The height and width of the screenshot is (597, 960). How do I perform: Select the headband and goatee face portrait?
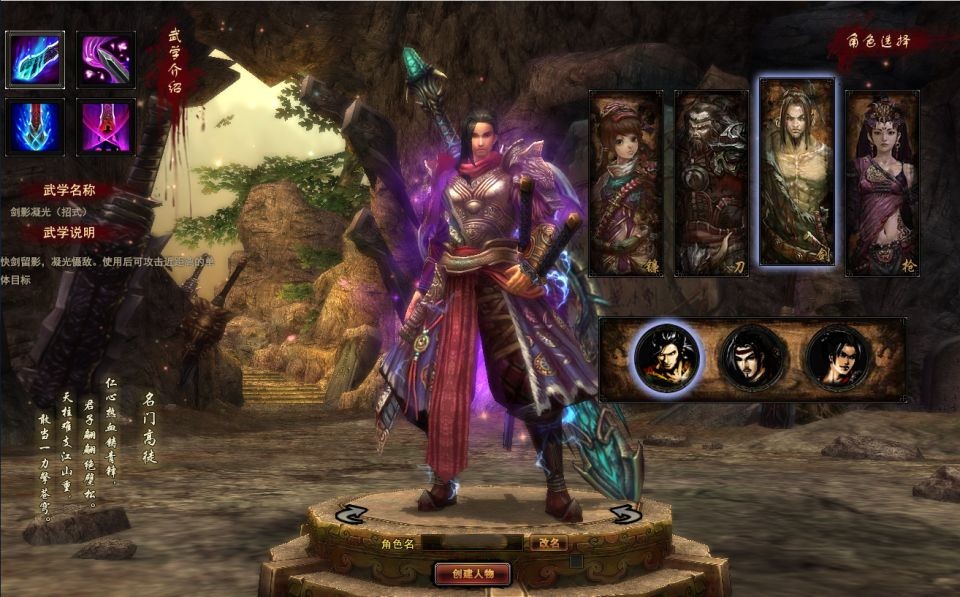[x=752, y=358]
